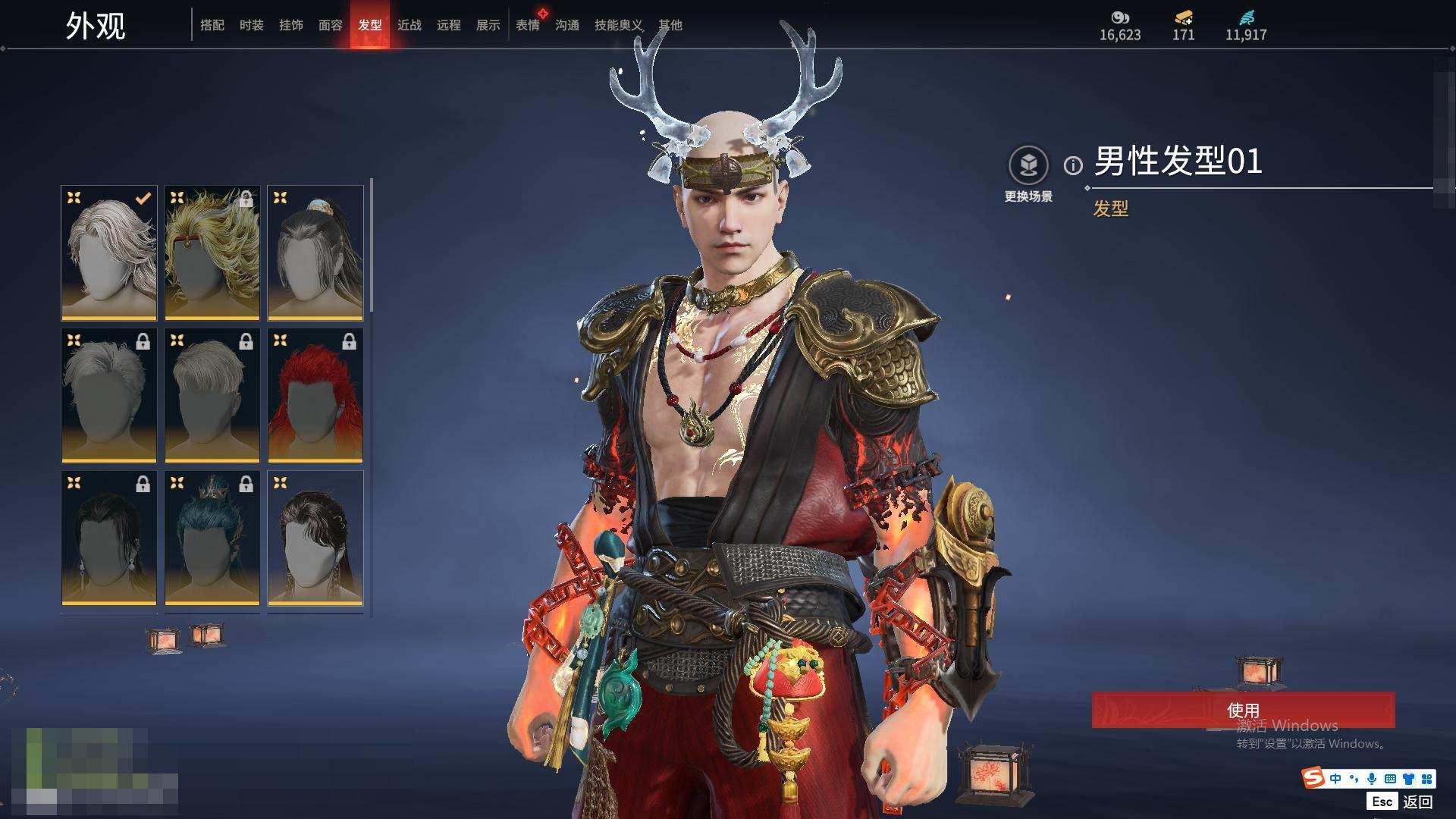
Task: Select the 沟通 tab
Action: click(567, 25)
